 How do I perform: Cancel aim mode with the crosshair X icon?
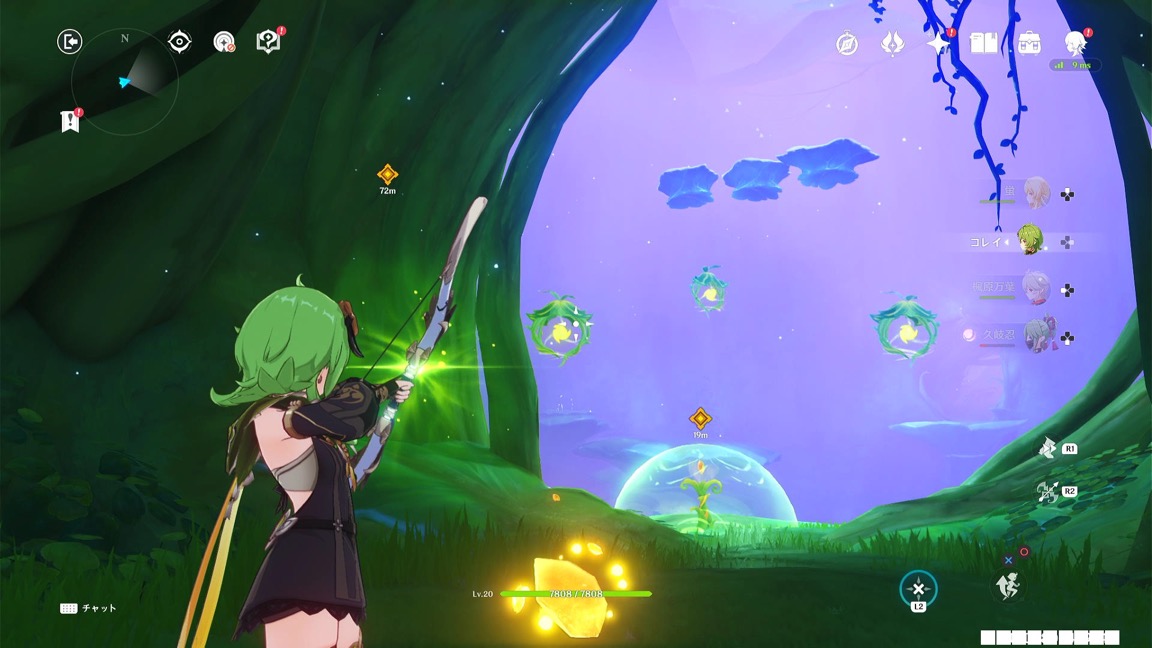click(918, 589)
